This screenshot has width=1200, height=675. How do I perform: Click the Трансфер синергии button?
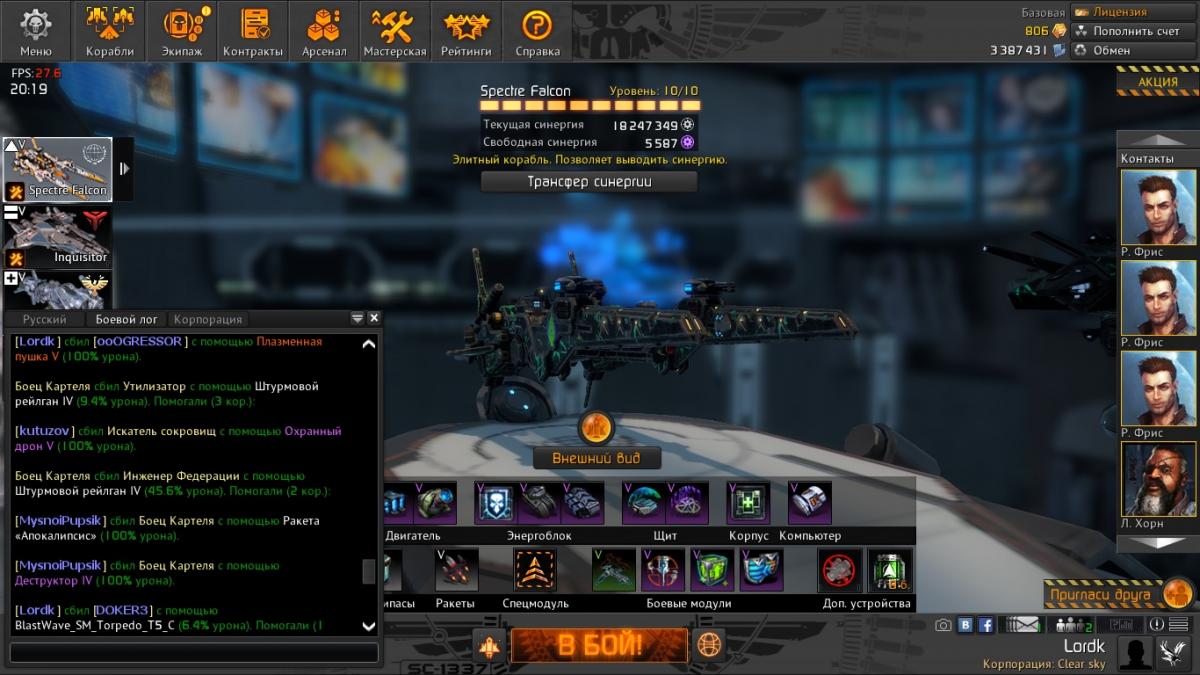[589, 182]
